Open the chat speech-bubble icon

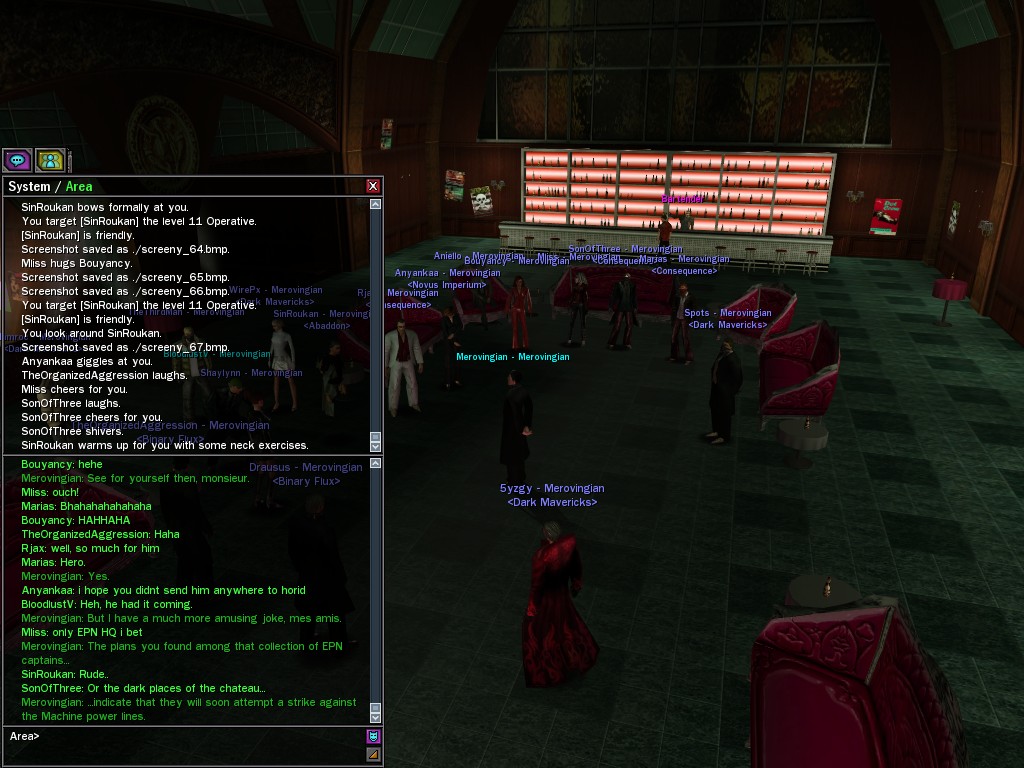click(17, 160)
